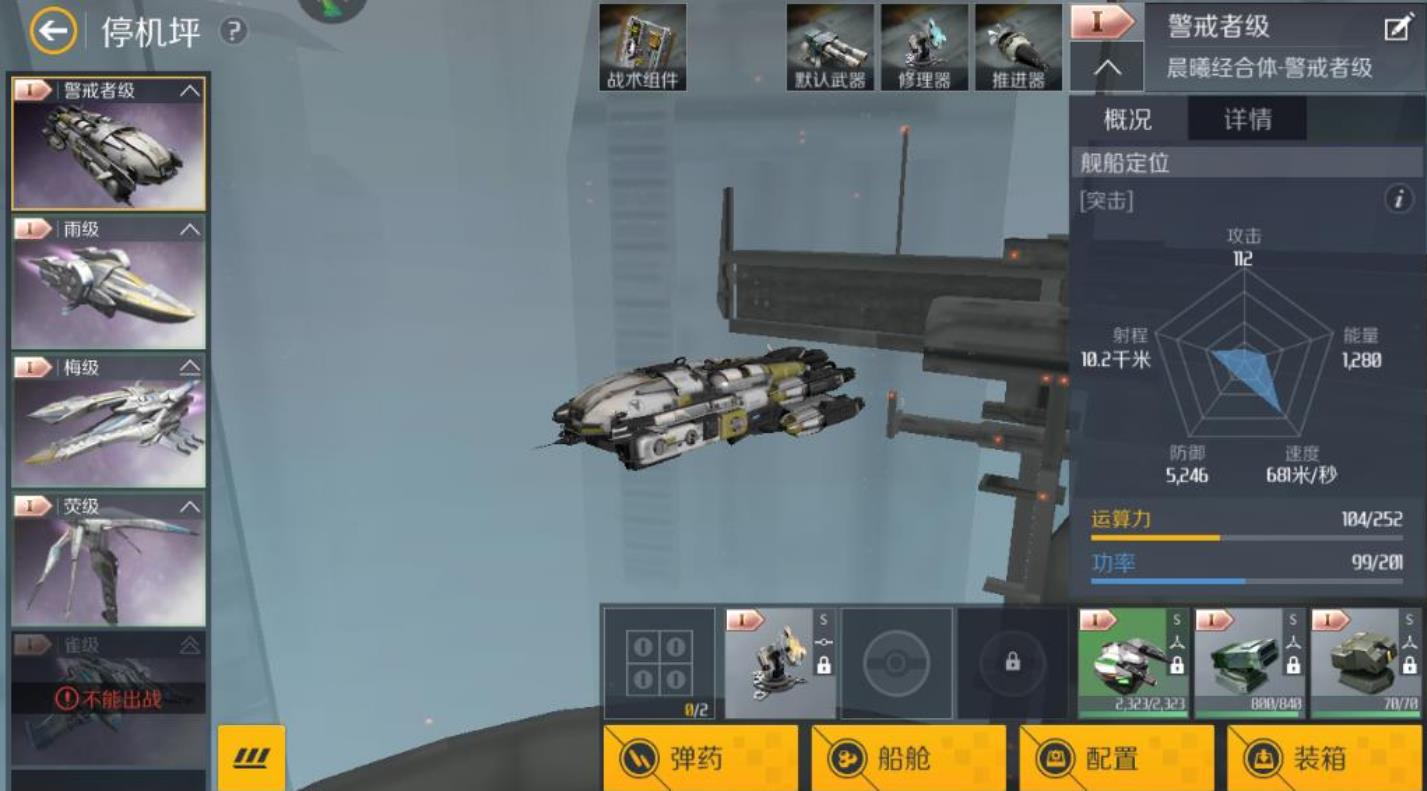This screenshot has width=1427, height=791.
Task: Select the 推进器 module icon
Action: point(1018,47)
